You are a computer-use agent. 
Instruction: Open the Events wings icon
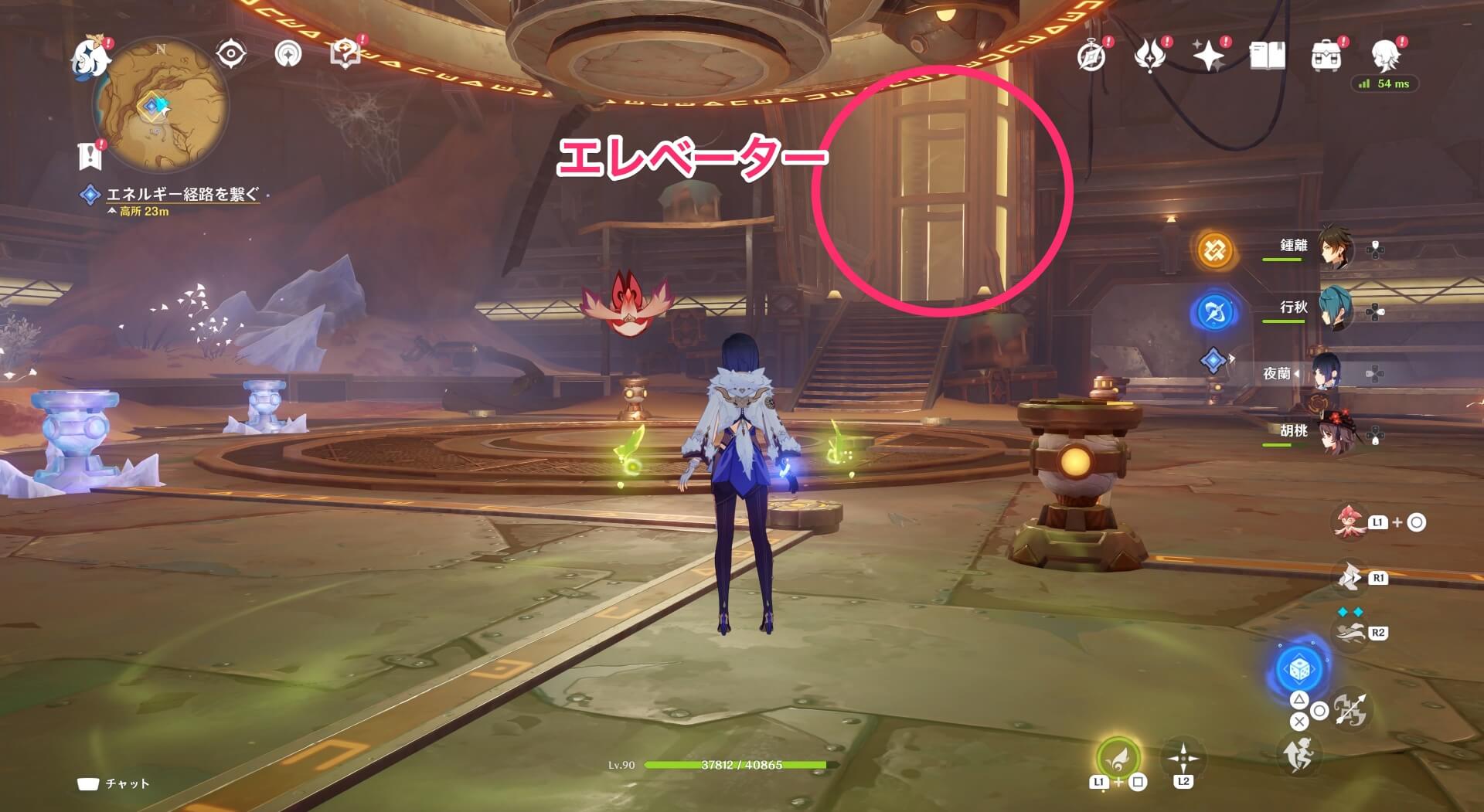(1149, 56)
